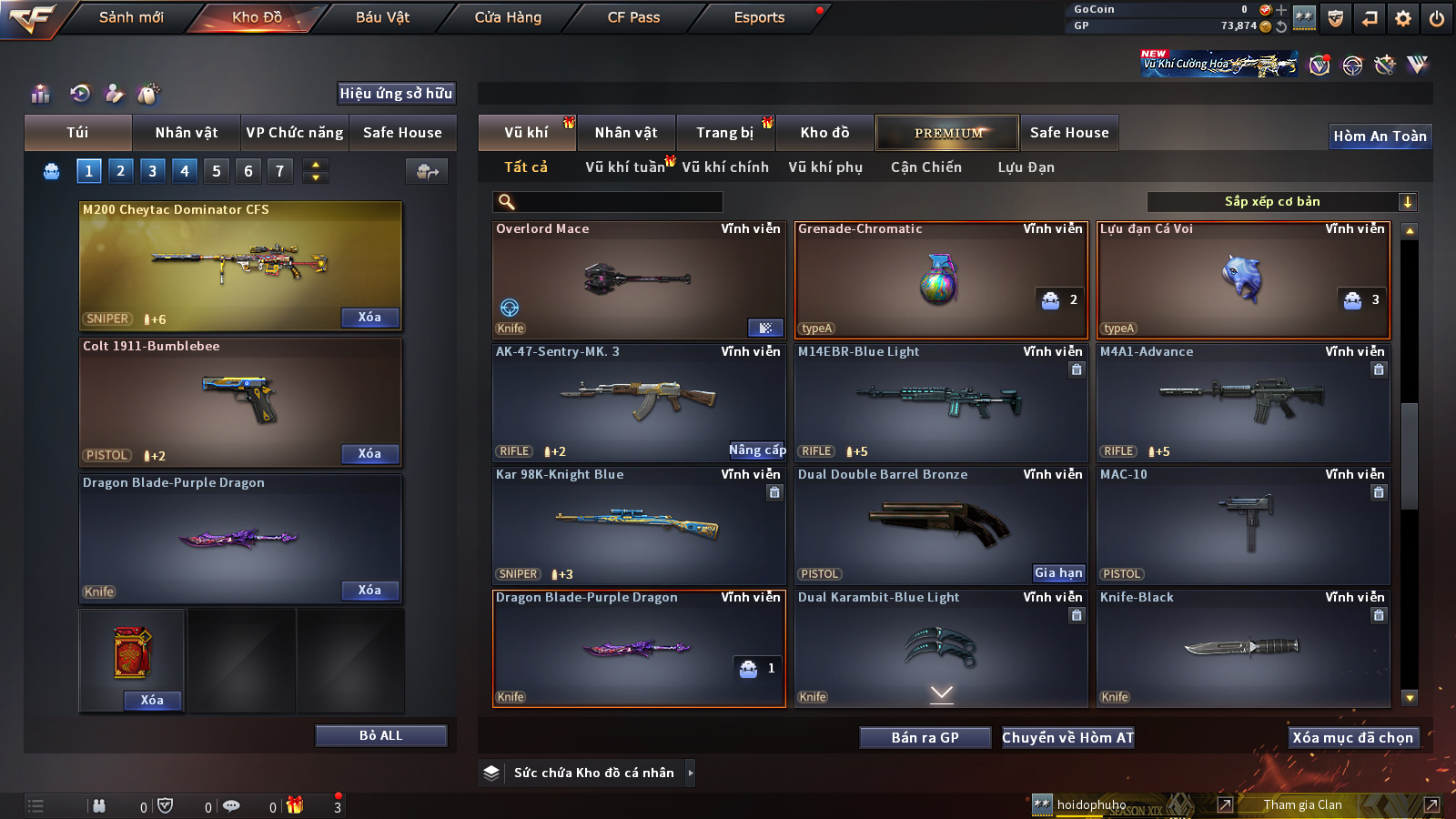Go to the CF Pass menu

tap(633, 17)
